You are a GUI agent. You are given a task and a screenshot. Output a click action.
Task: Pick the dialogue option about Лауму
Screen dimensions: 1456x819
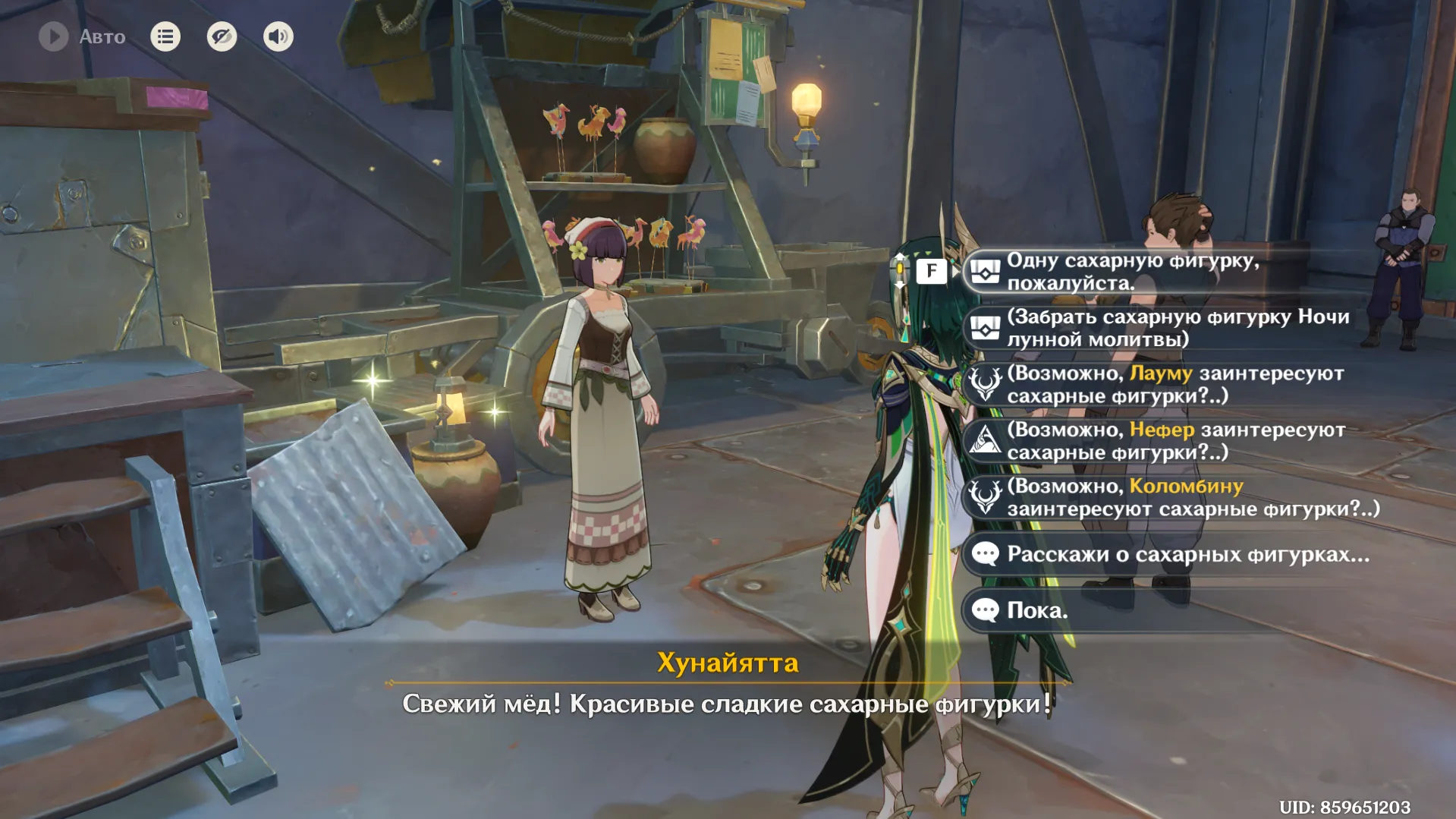pos(1175,384)
